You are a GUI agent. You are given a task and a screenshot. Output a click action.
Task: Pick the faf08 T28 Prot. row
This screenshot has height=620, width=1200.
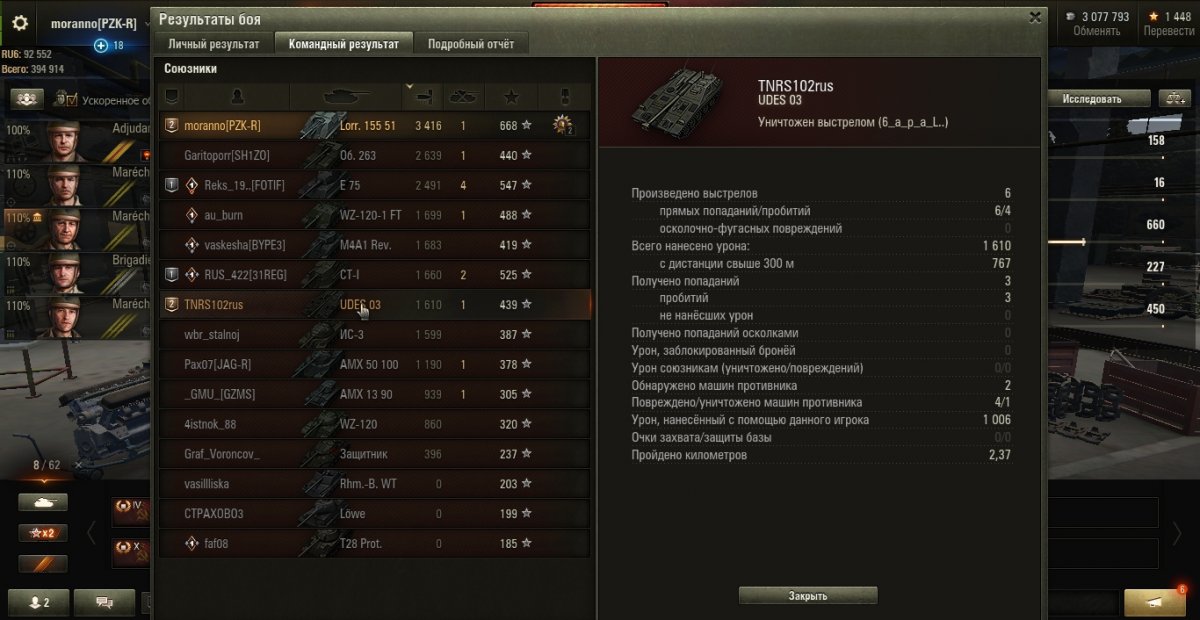(x=375, y=544)
